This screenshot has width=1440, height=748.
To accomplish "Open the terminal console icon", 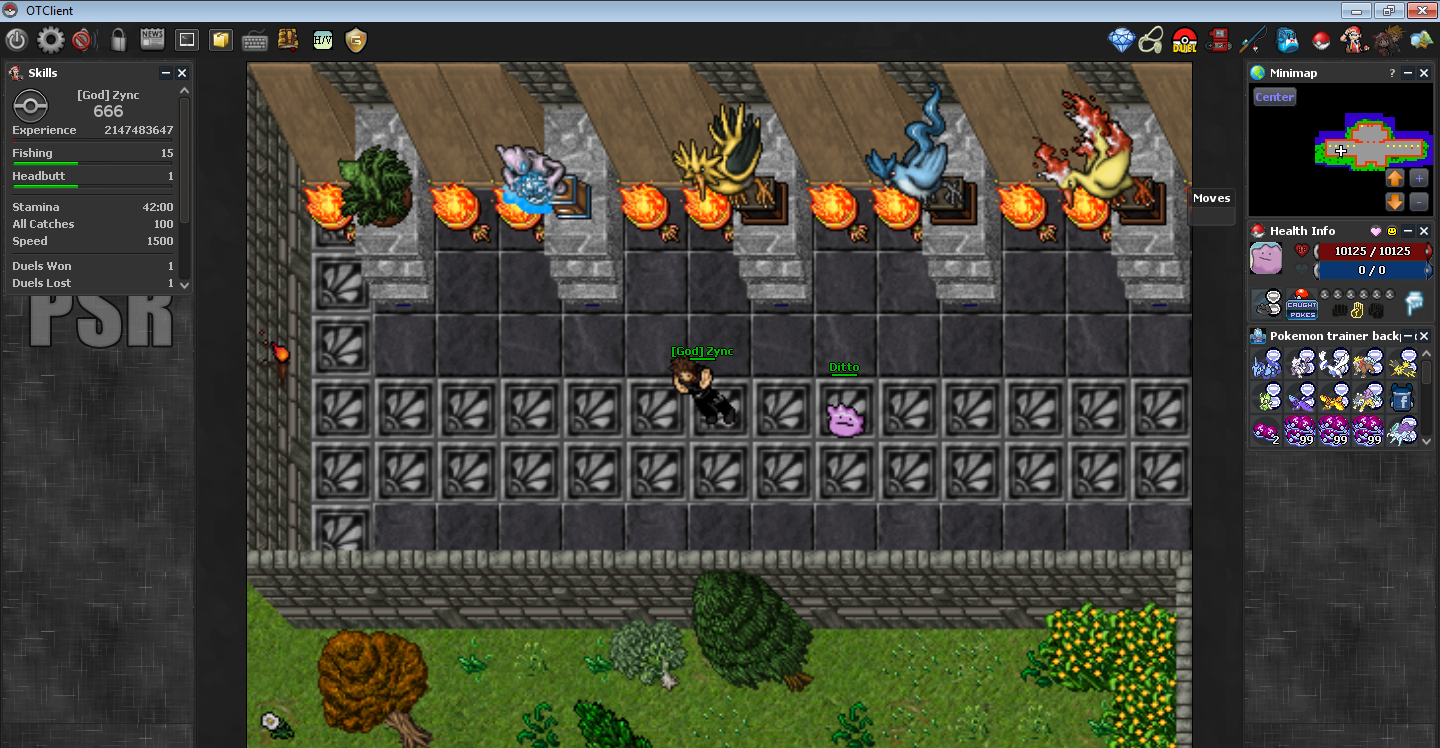I will coord(186,40).
